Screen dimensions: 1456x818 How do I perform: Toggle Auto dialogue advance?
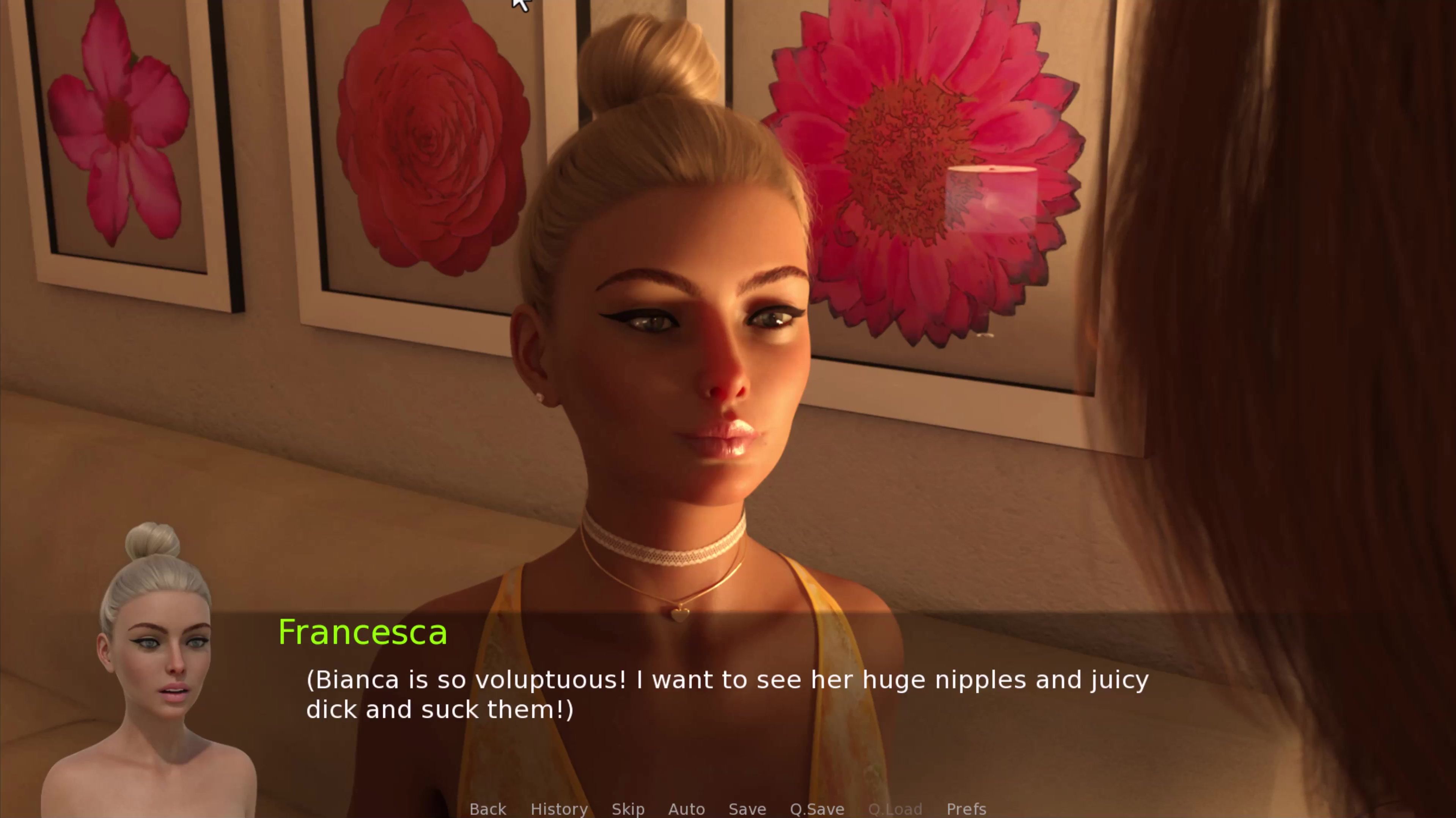(686, 809)
